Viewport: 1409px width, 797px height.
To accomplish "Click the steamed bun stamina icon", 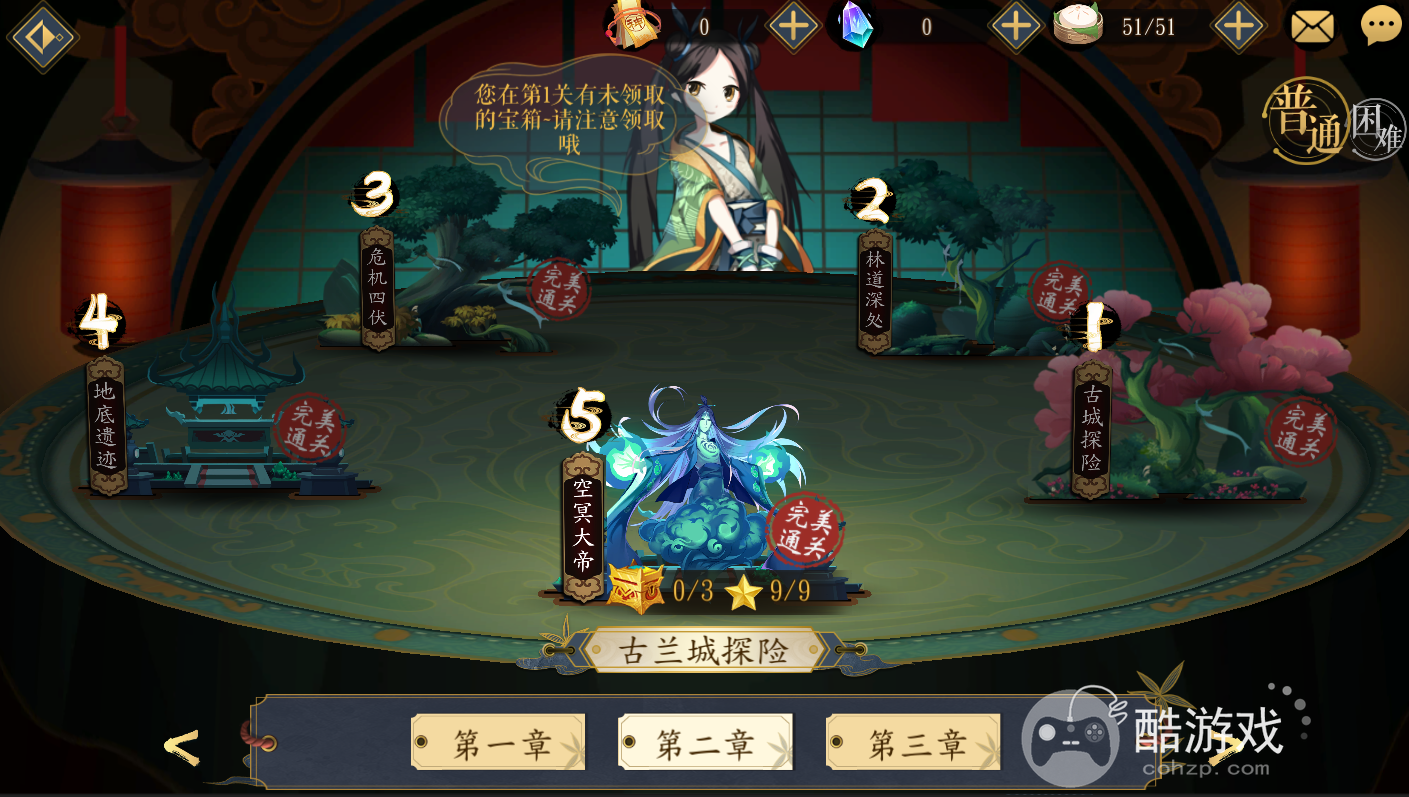I will [x=1077, y=24].
